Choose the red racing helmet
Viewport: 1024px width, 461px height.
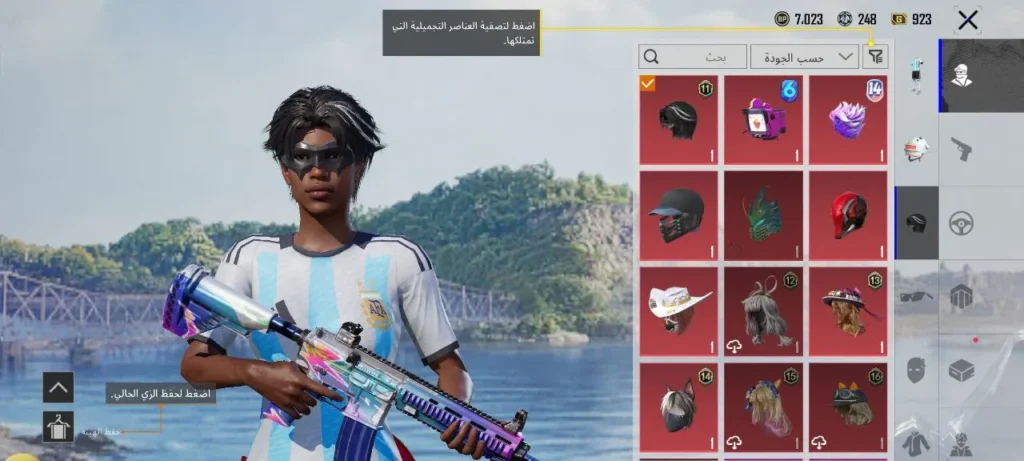tap(848, 215)
